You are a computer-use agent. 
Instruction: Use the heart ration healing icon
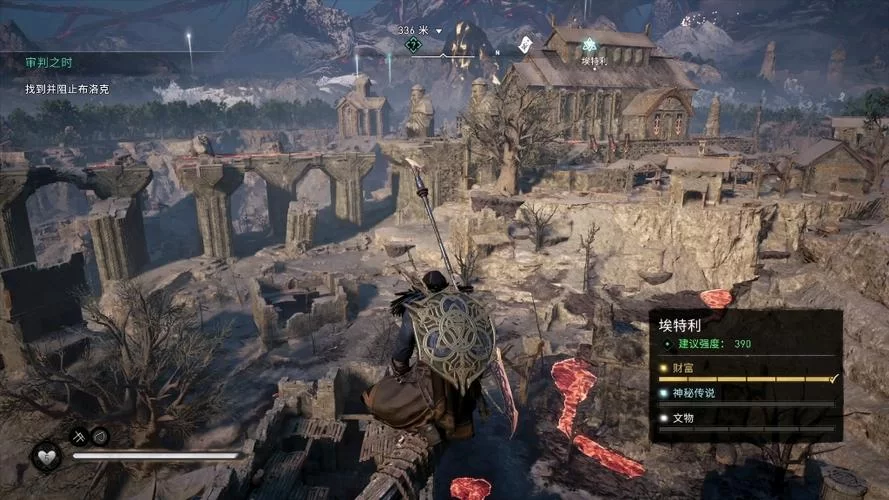point(46,456)
